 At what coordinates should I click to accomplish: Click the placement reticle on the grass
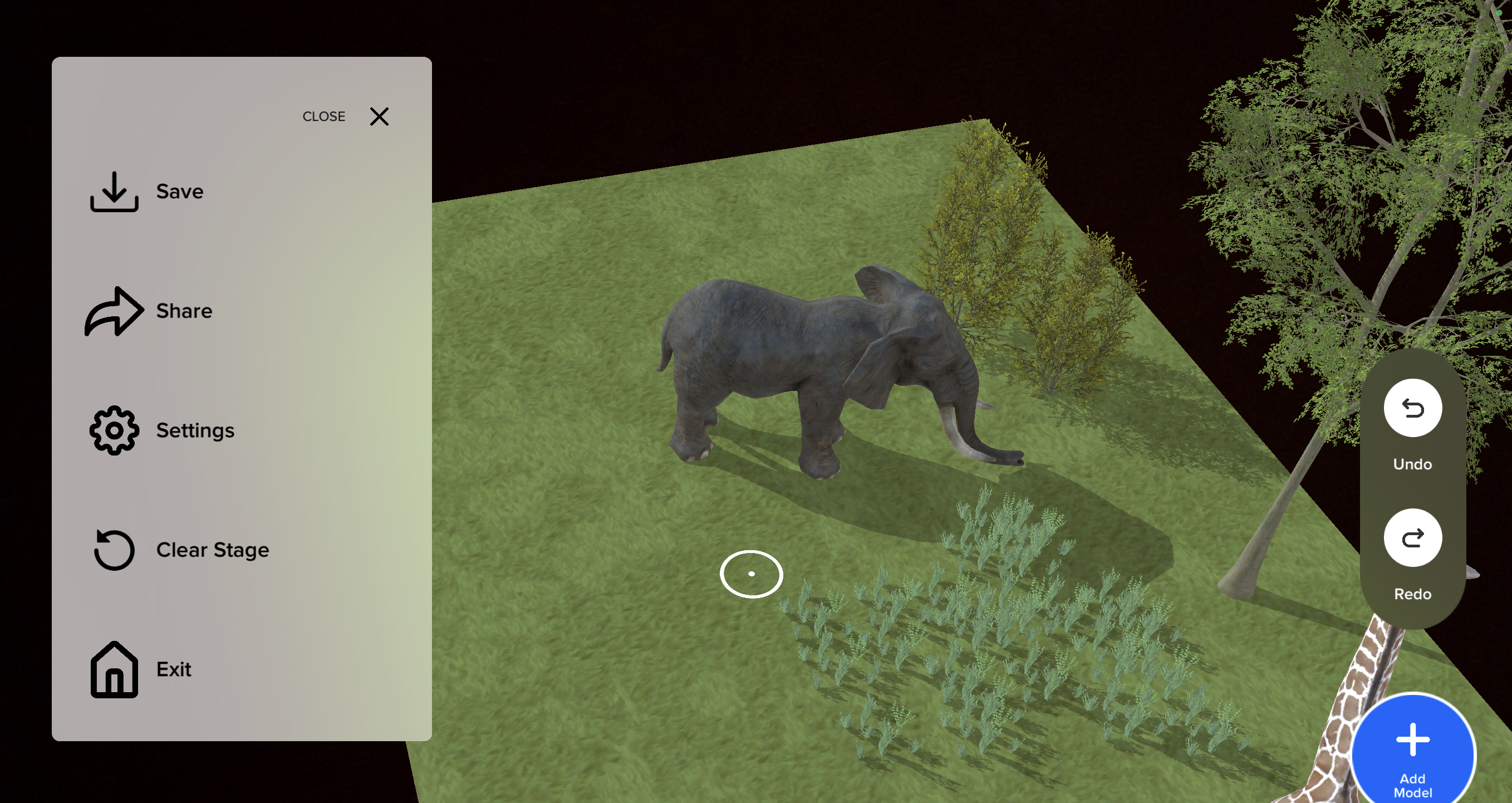752,574
